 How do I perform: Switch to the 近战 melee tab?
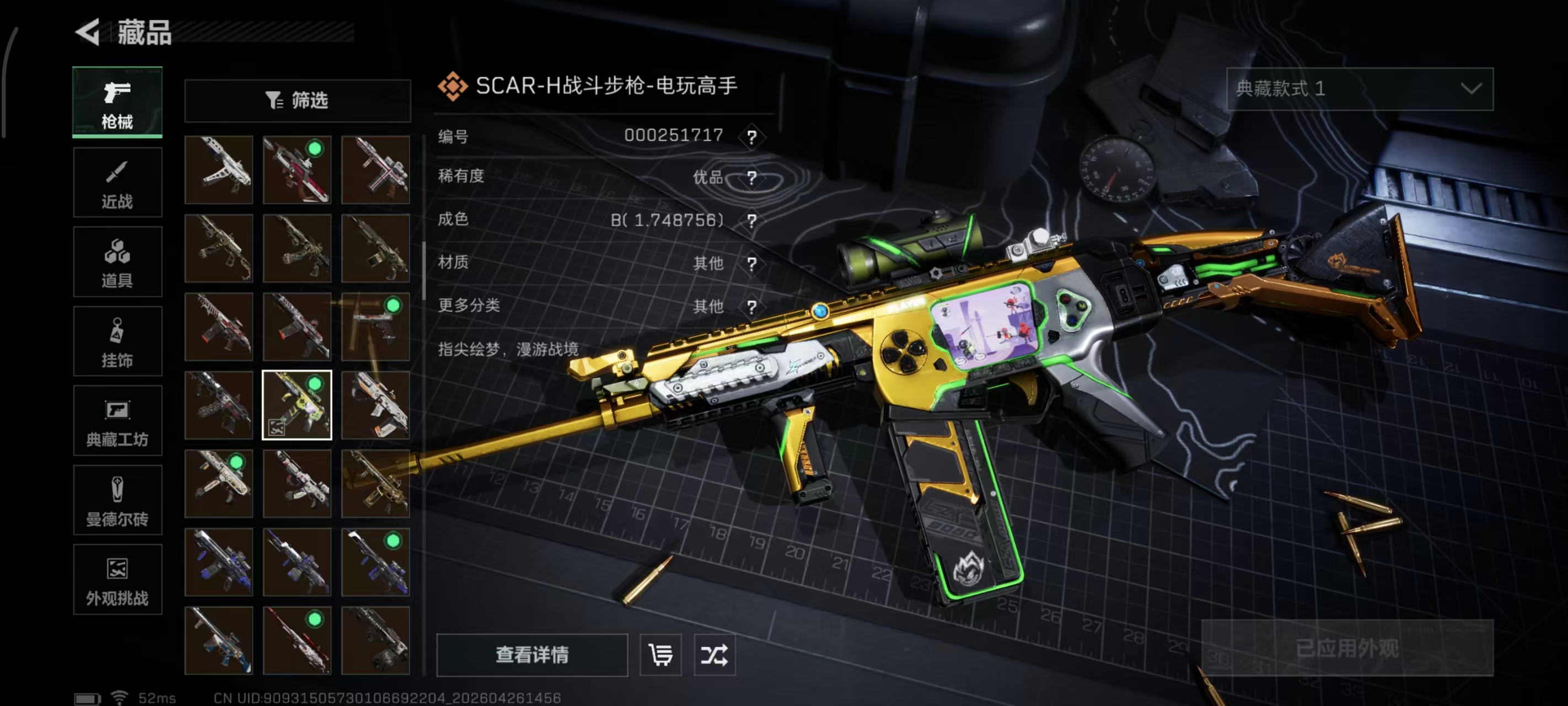(x=117, y=181)
